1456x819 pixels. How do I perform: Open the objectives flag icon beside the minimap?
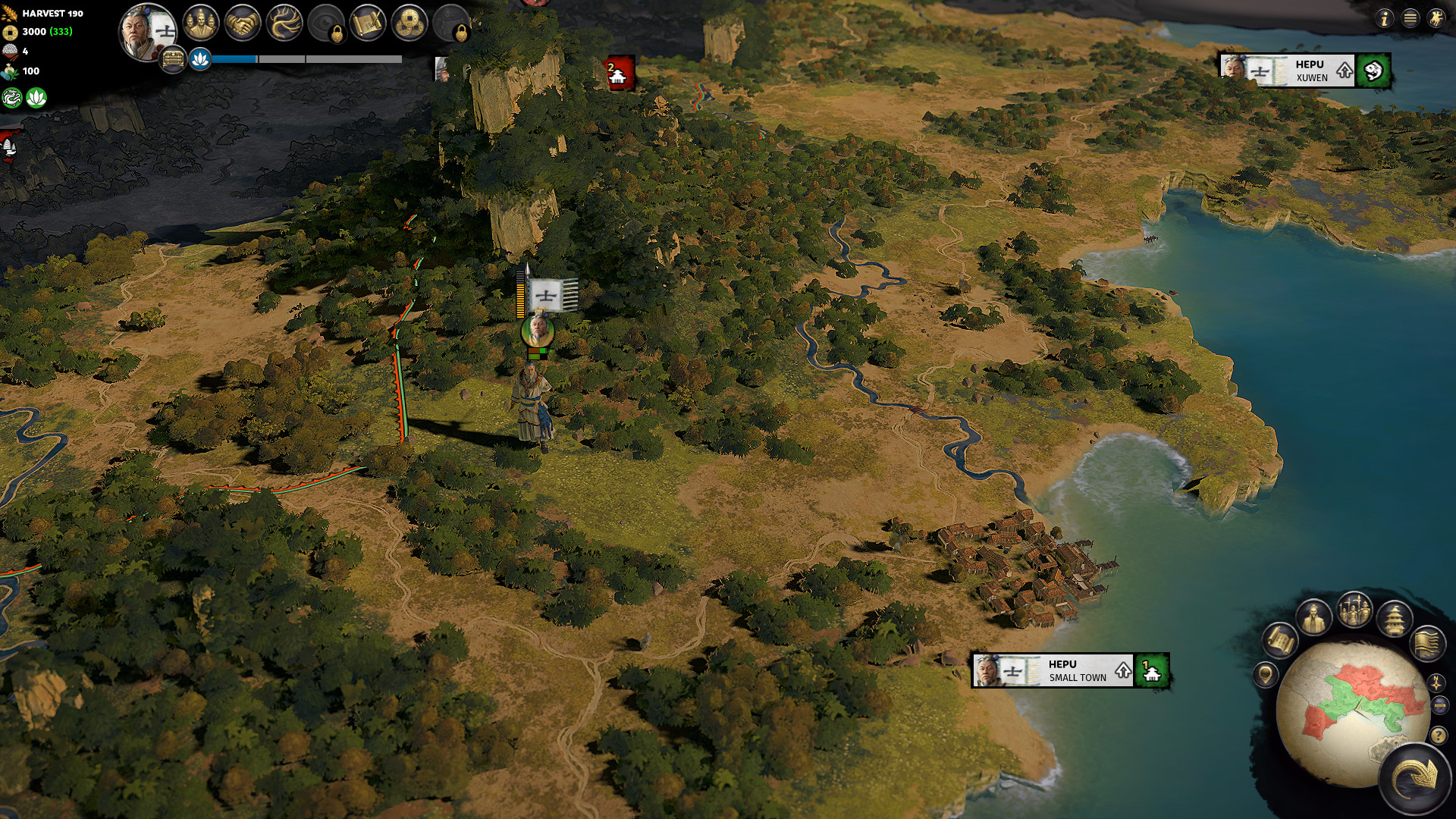(1427, 645)
